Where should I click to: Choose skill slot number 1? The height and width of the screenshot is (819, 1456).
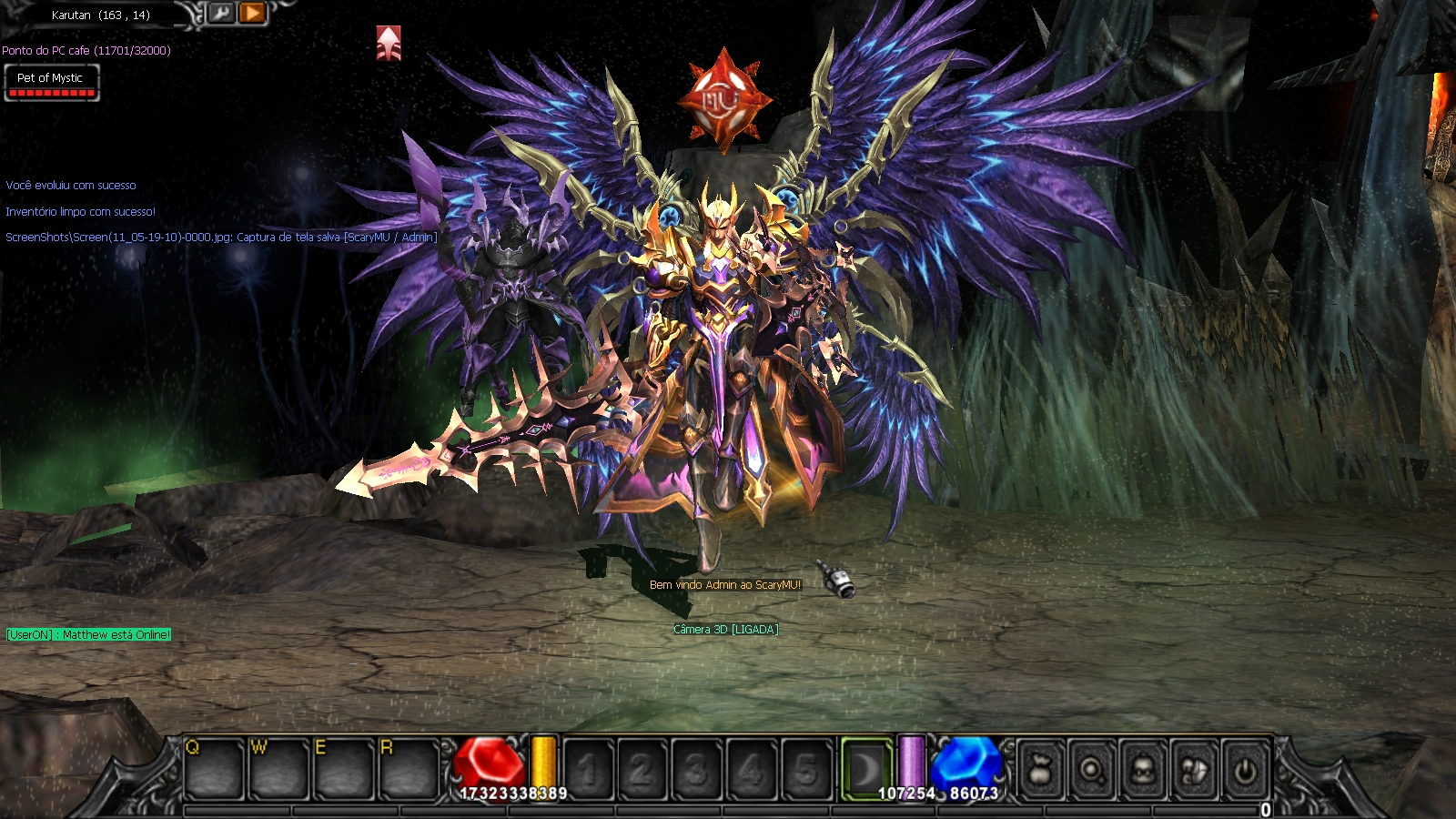[x=588, y=770]
